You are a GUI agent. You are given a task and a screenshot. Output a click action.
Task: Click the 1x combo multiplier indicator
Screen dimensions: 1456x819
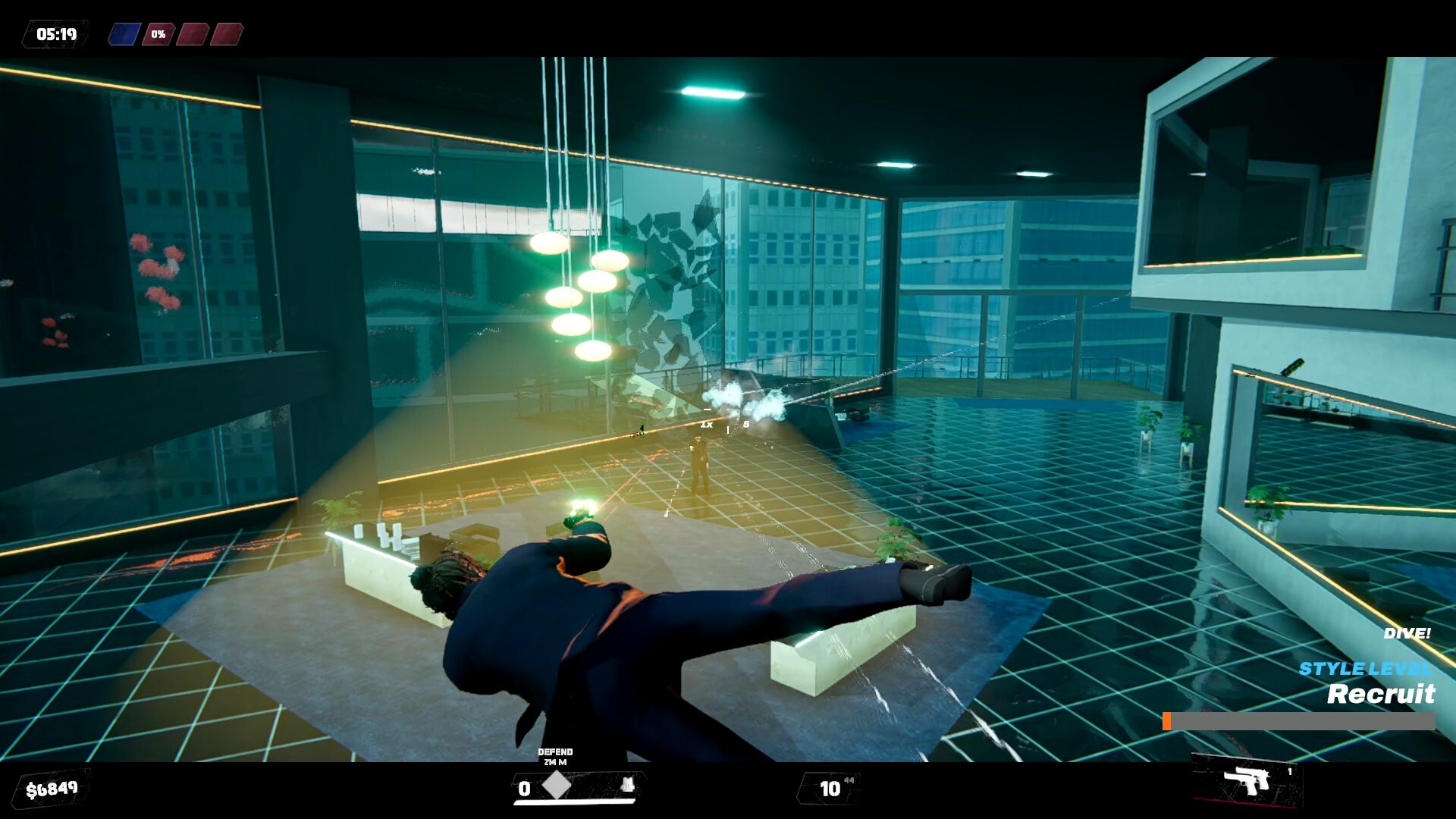point(706,425)
